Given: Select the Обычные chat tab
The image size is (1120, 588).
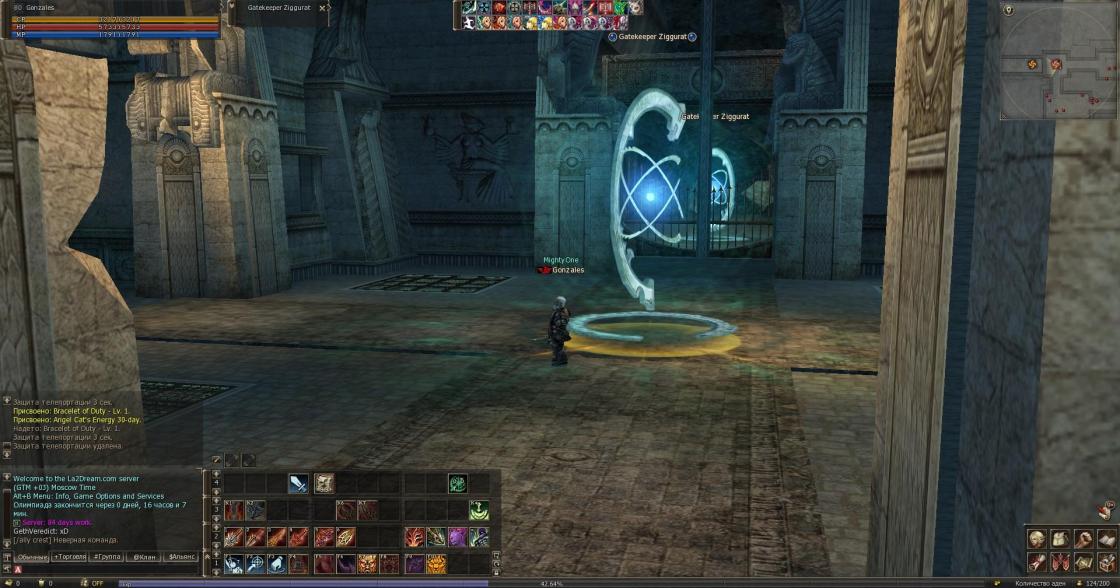Looking at the screenshot, I should point(32,556).
